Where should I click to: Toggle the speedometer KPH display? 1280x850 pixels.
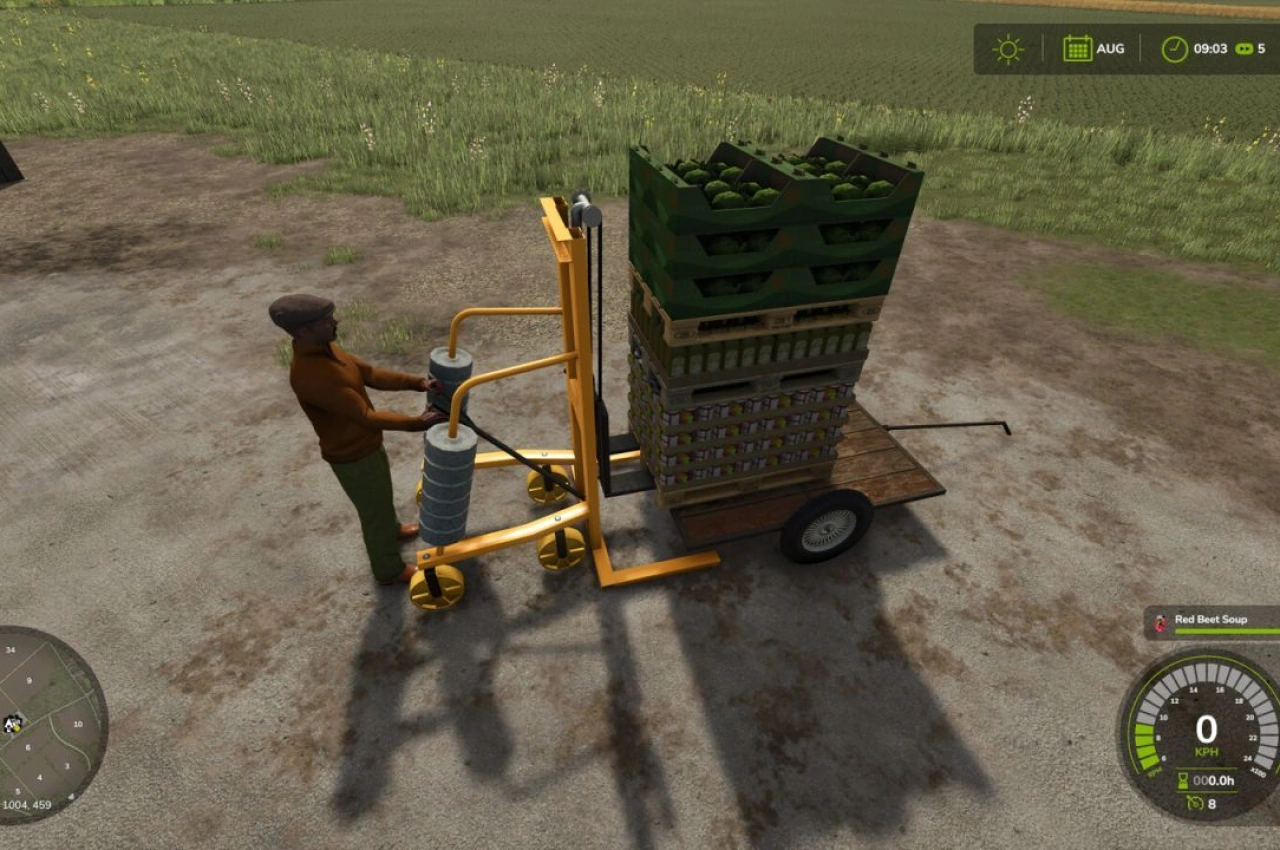[x=1208, y=750]
